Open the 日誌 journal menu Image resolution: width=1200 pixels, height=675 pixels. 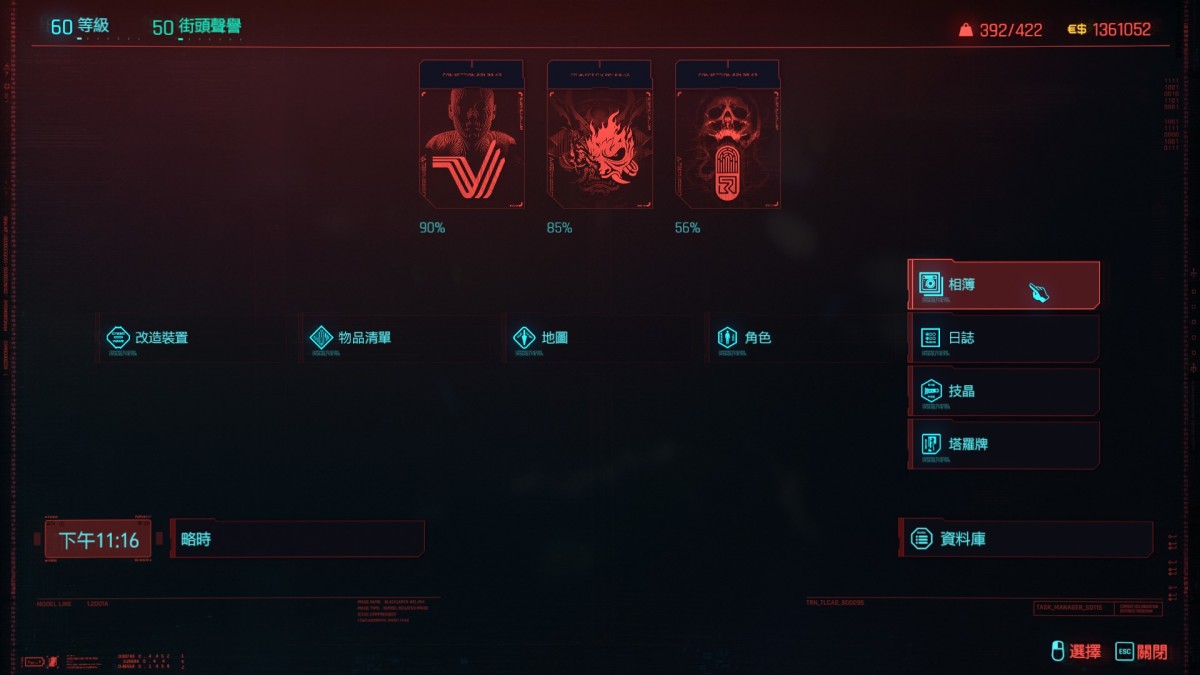pyautogui.click(x=1002, y=338)
